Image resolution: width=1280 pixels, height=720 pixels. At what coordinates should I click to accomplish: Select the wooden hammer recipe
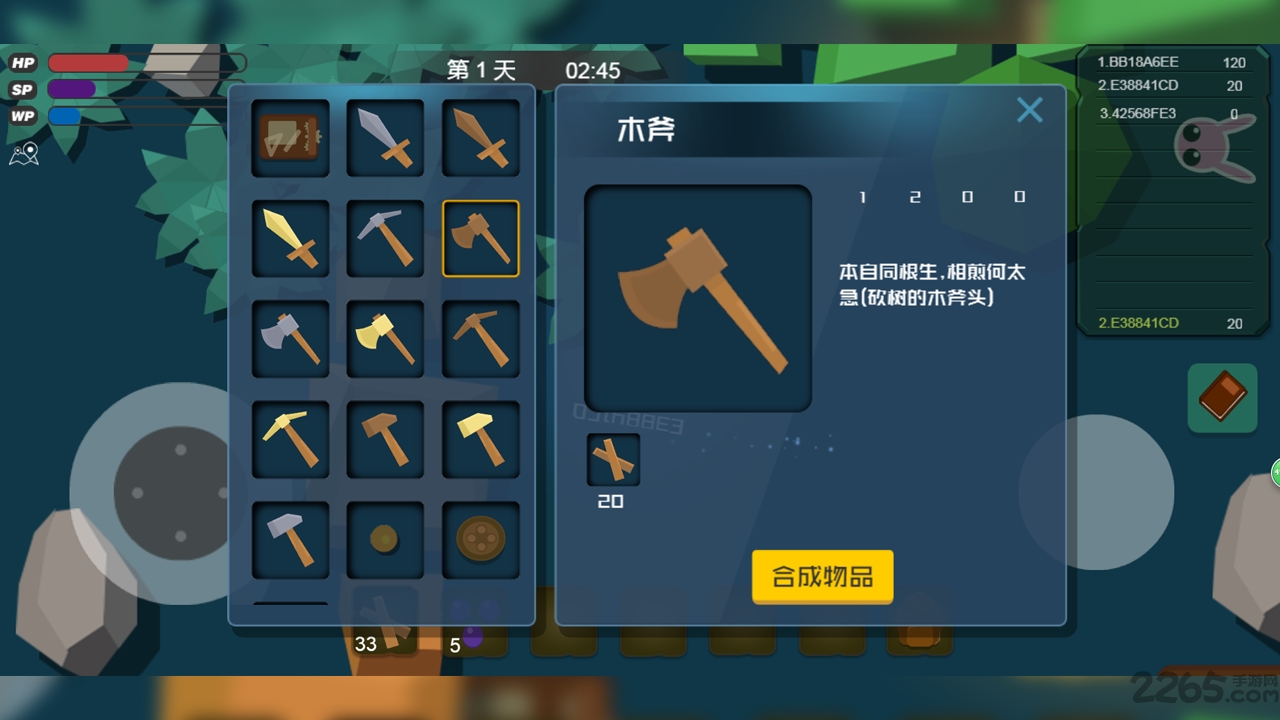coord(385,437)
